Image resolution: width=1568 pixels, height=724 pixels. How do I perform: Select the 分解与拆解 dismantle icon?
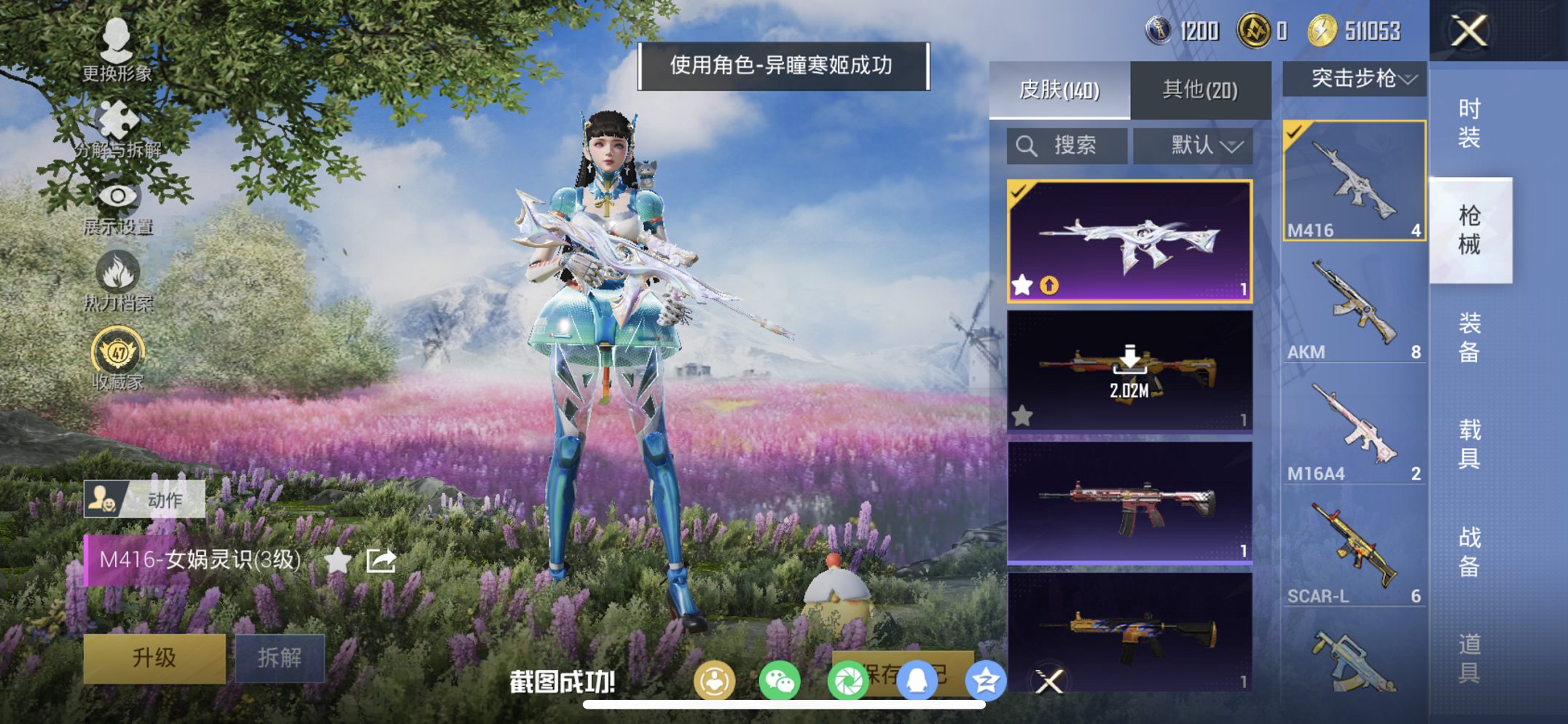click(x=119, y=117)
